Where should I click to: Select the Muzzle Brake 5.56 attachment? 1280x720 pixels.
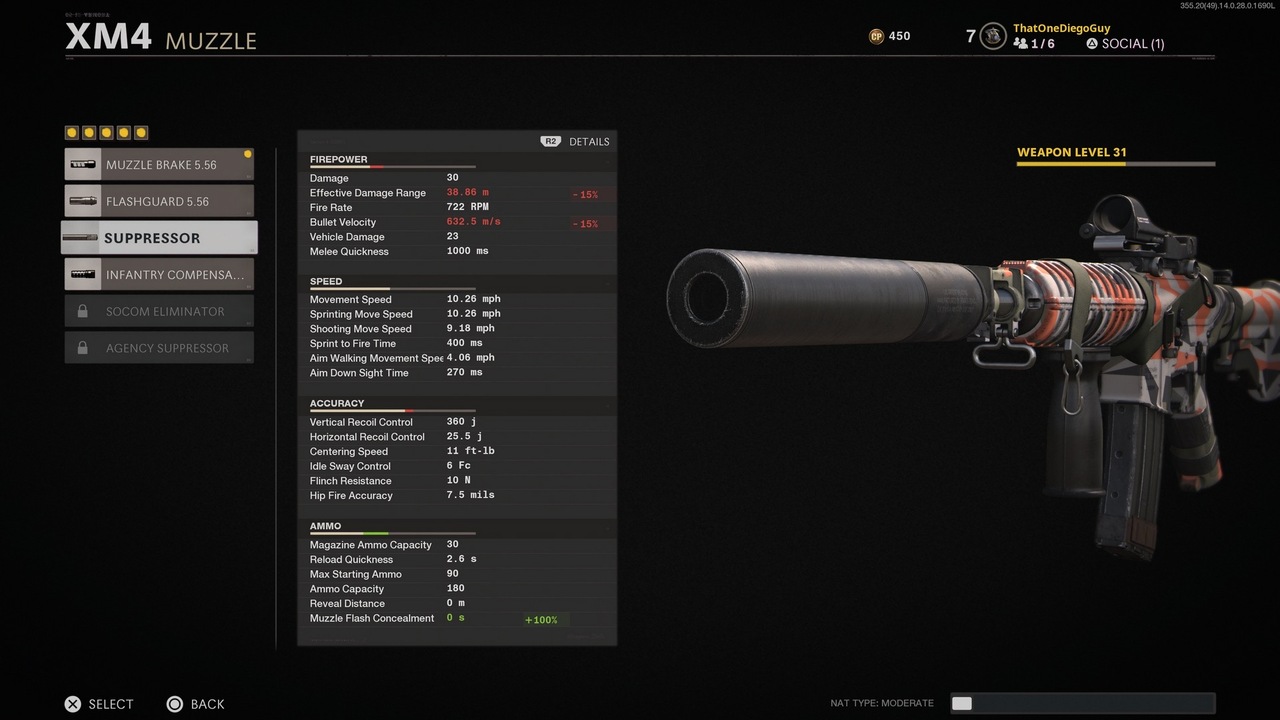160,165
